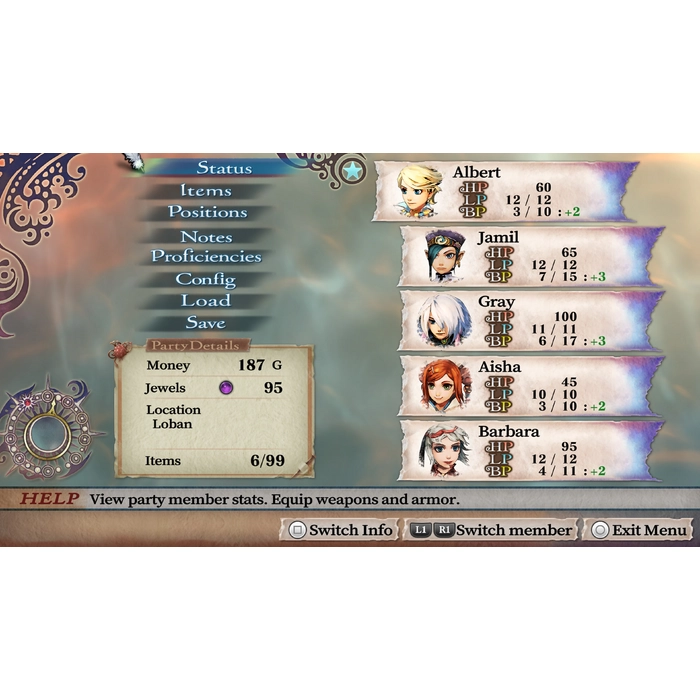Click the Switch member button
The width and height of the screenshot is (700, 700).
pos(491,530)
